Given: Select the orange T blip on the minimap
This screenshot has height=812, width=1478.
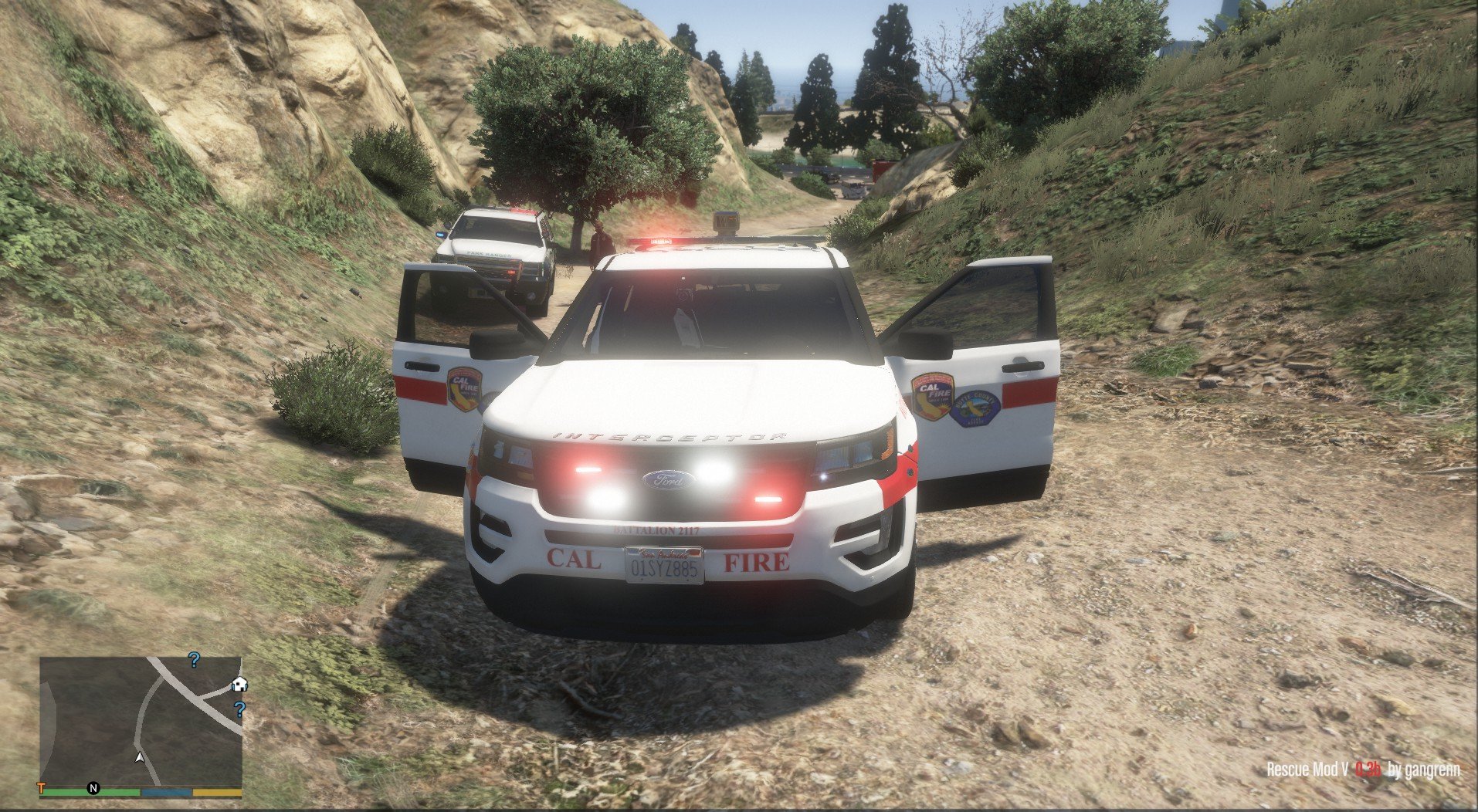Looking at the screenshot, I should point(42,788).
